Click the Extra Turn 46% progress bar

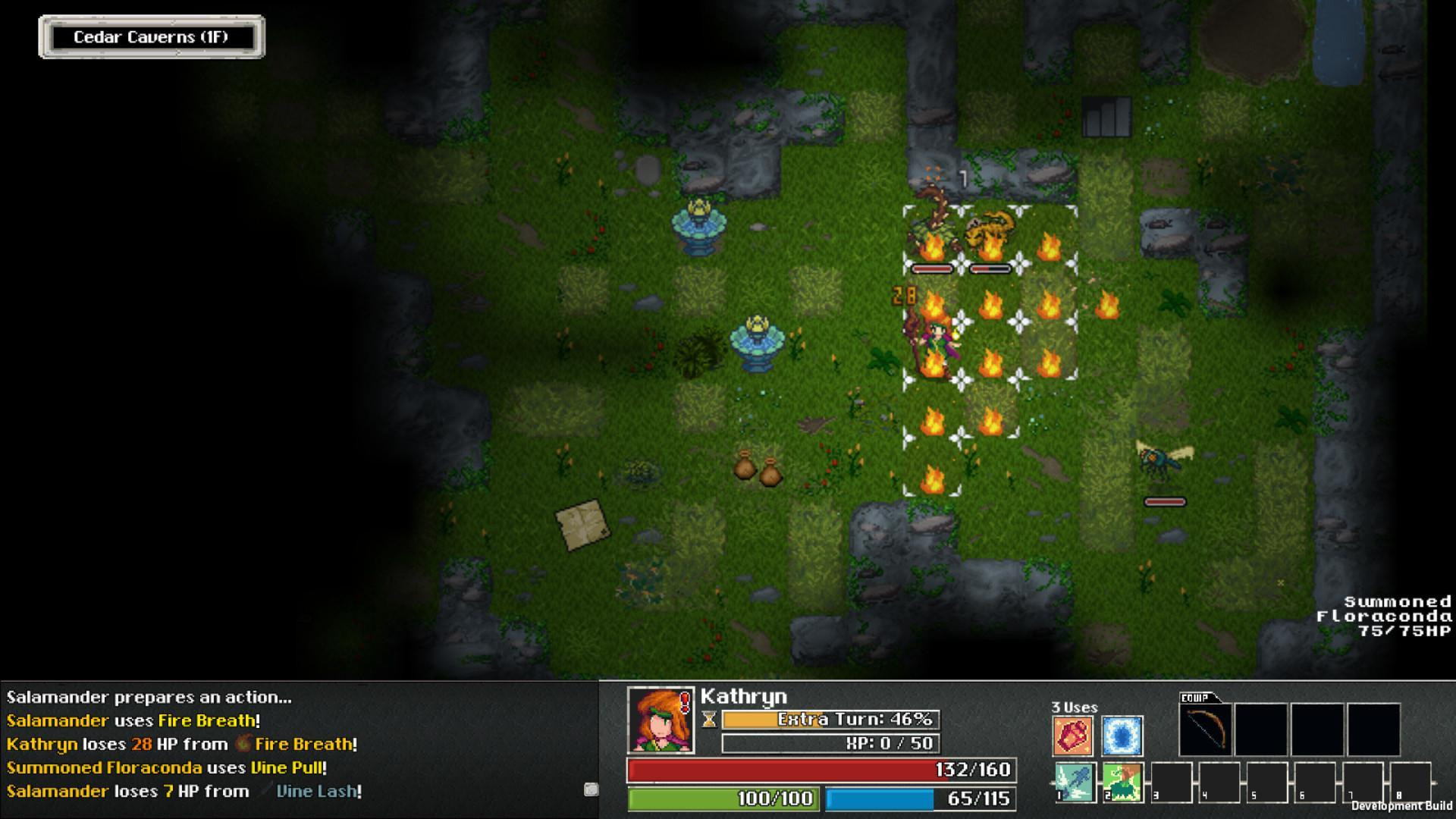tap(830, 719)
